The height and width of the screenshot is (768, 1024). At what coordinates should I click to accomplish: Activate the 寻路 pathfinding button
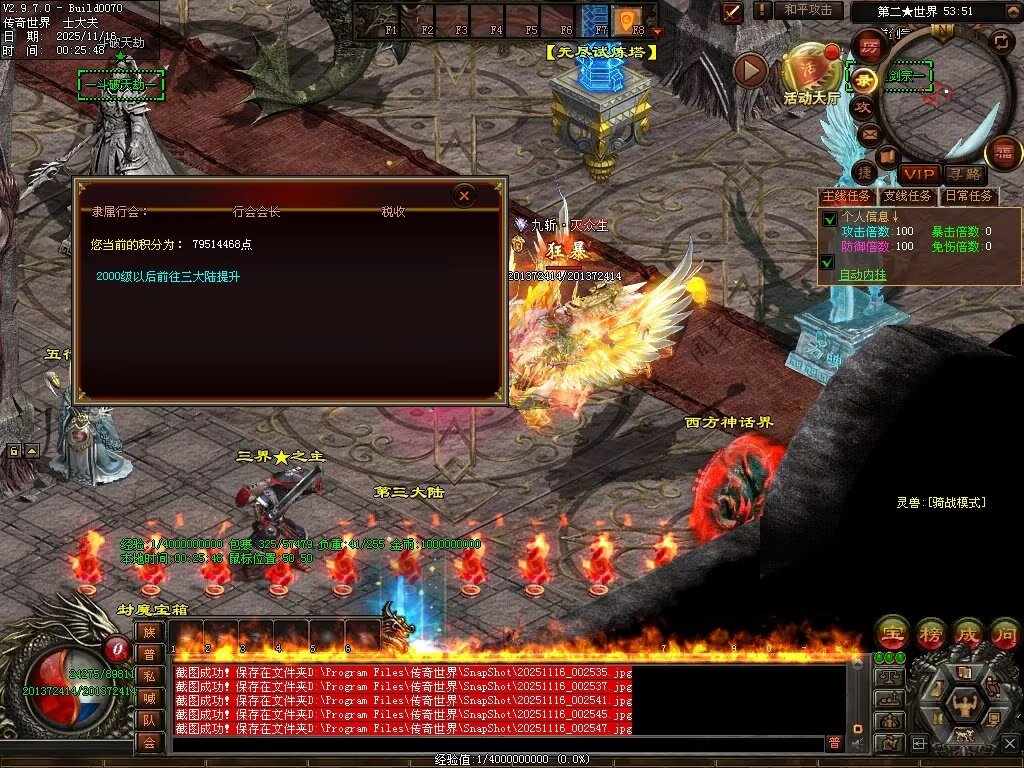point(963,175)
